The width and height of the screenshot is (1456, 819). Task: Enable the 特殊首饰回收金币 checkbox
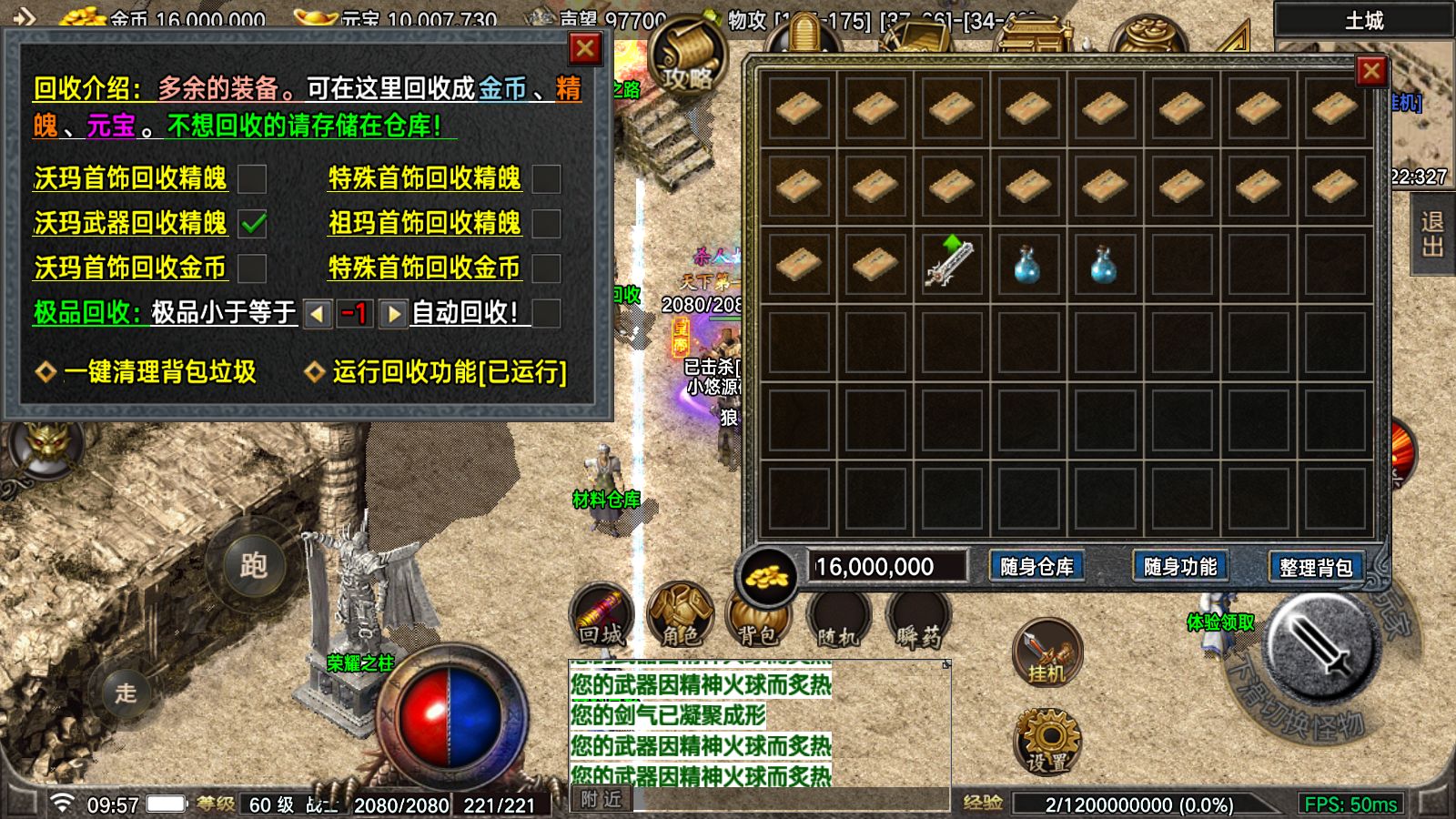coord(546,268)
